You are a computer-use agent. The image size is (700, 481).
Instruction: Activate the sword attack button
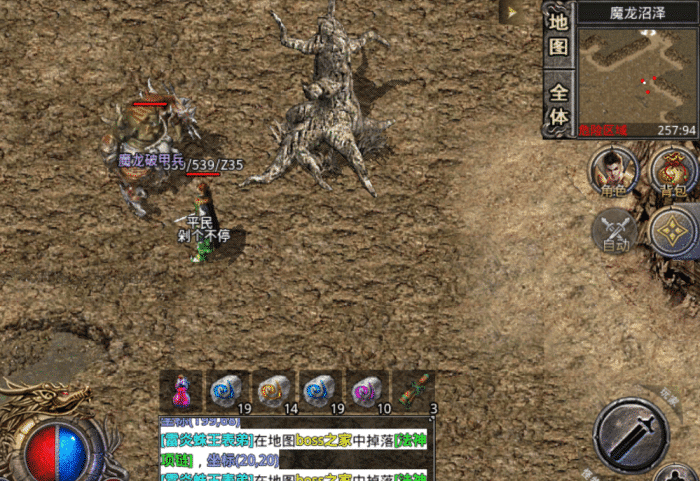tap(631, 432)
